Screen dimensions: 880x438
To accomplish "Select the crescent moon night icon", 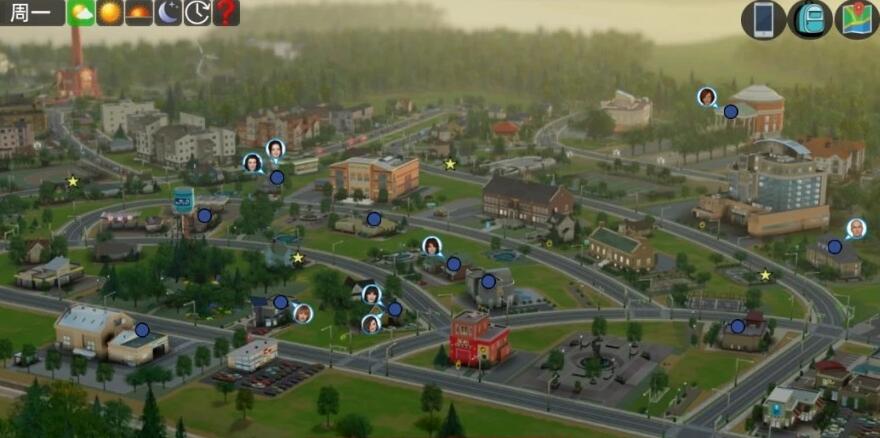I will [168, 13].
